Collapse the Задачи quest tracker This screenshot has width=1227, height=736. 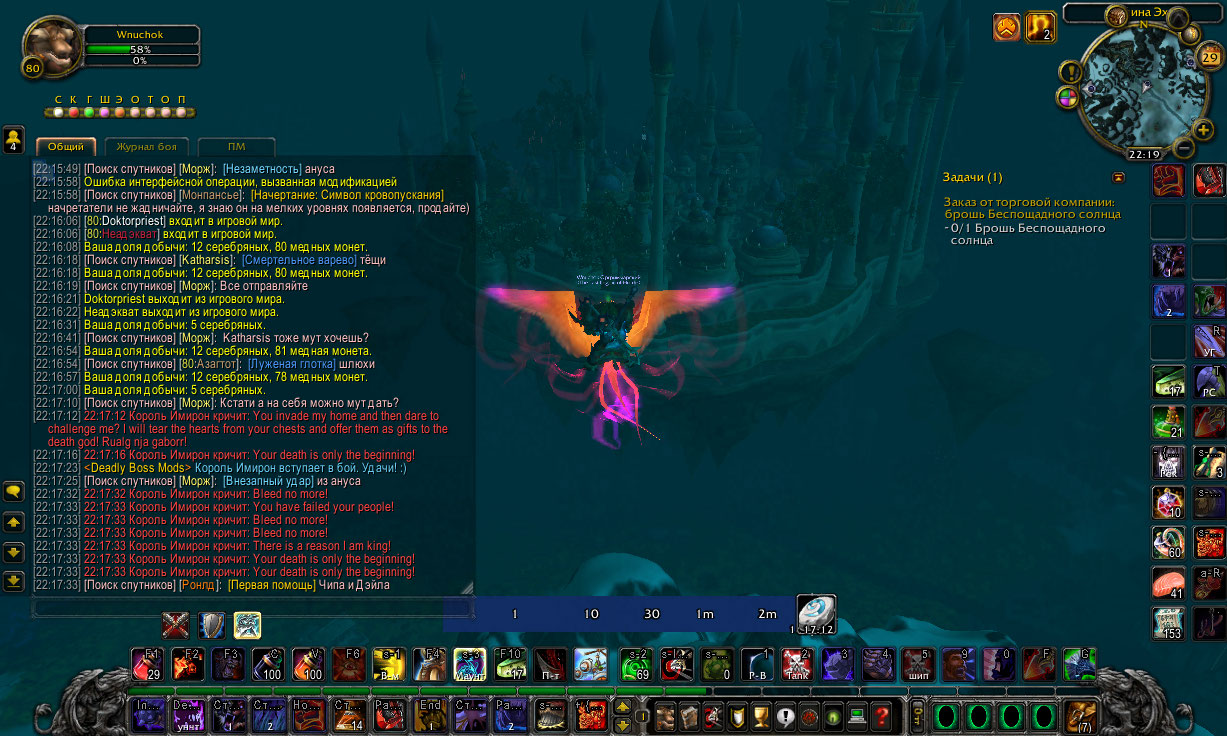1118,177
